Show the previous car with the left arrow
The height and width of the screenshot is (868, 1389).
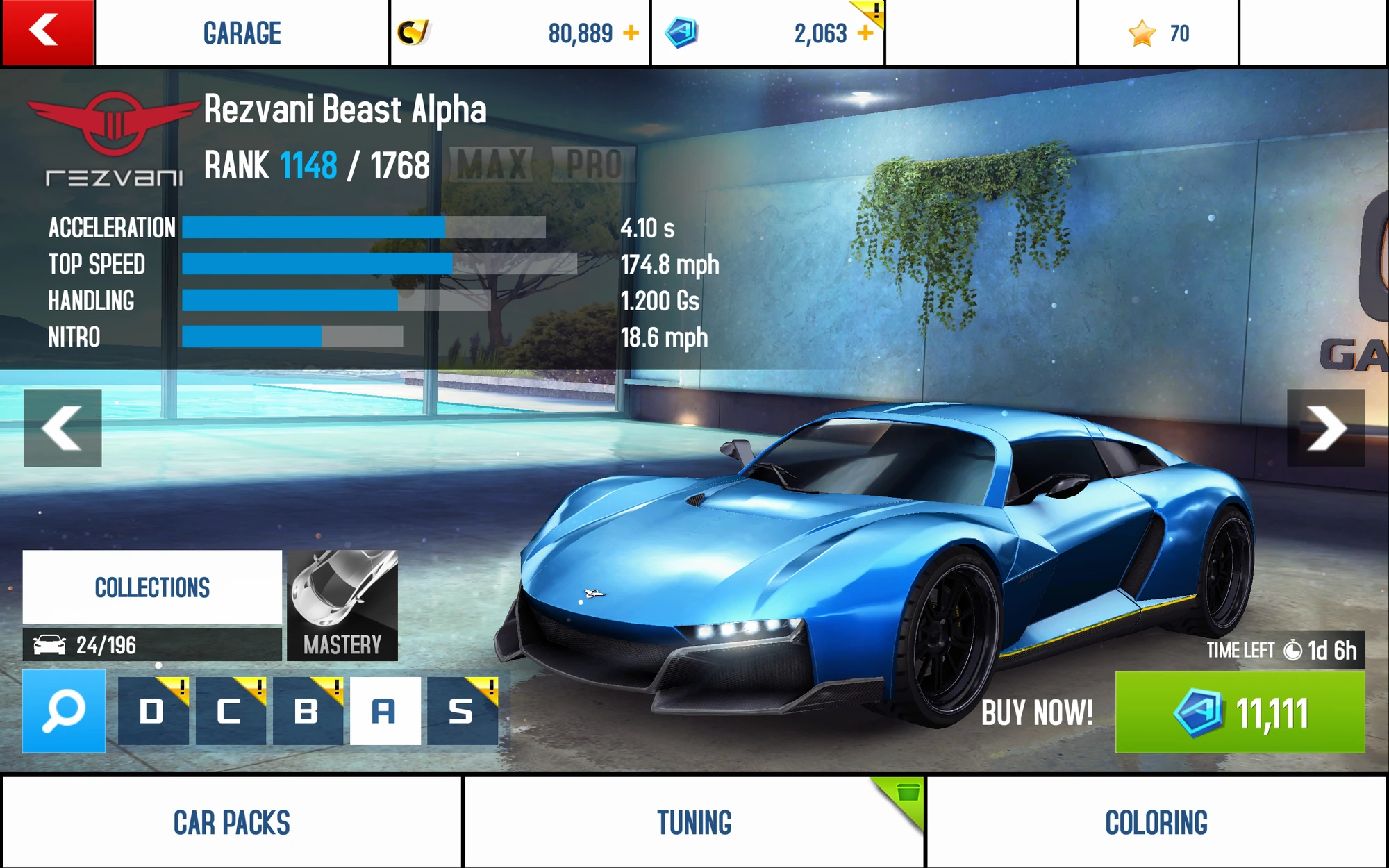pos(63,428)
